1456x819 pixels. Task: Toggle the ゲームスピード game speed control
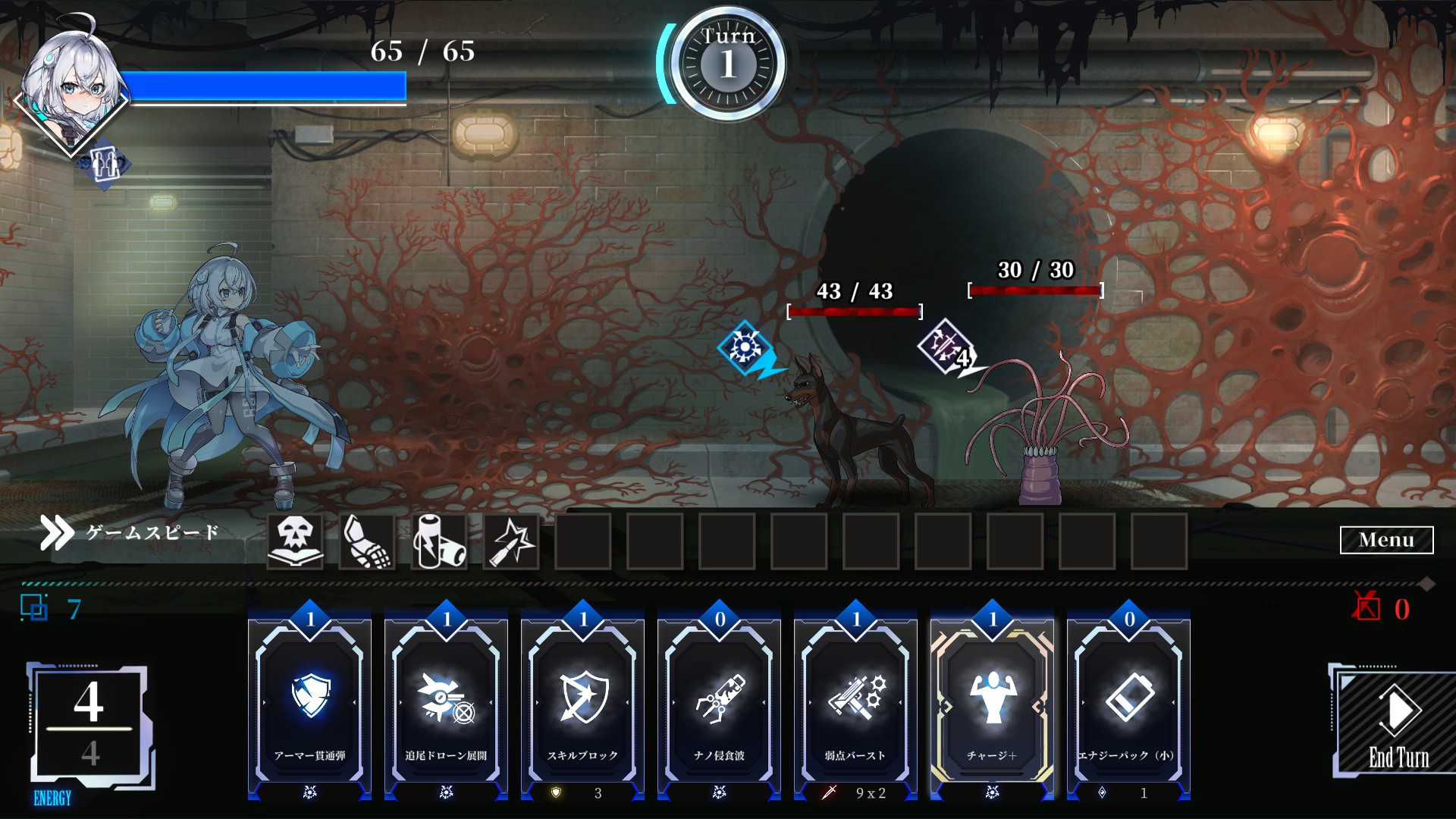click(130, 533)
